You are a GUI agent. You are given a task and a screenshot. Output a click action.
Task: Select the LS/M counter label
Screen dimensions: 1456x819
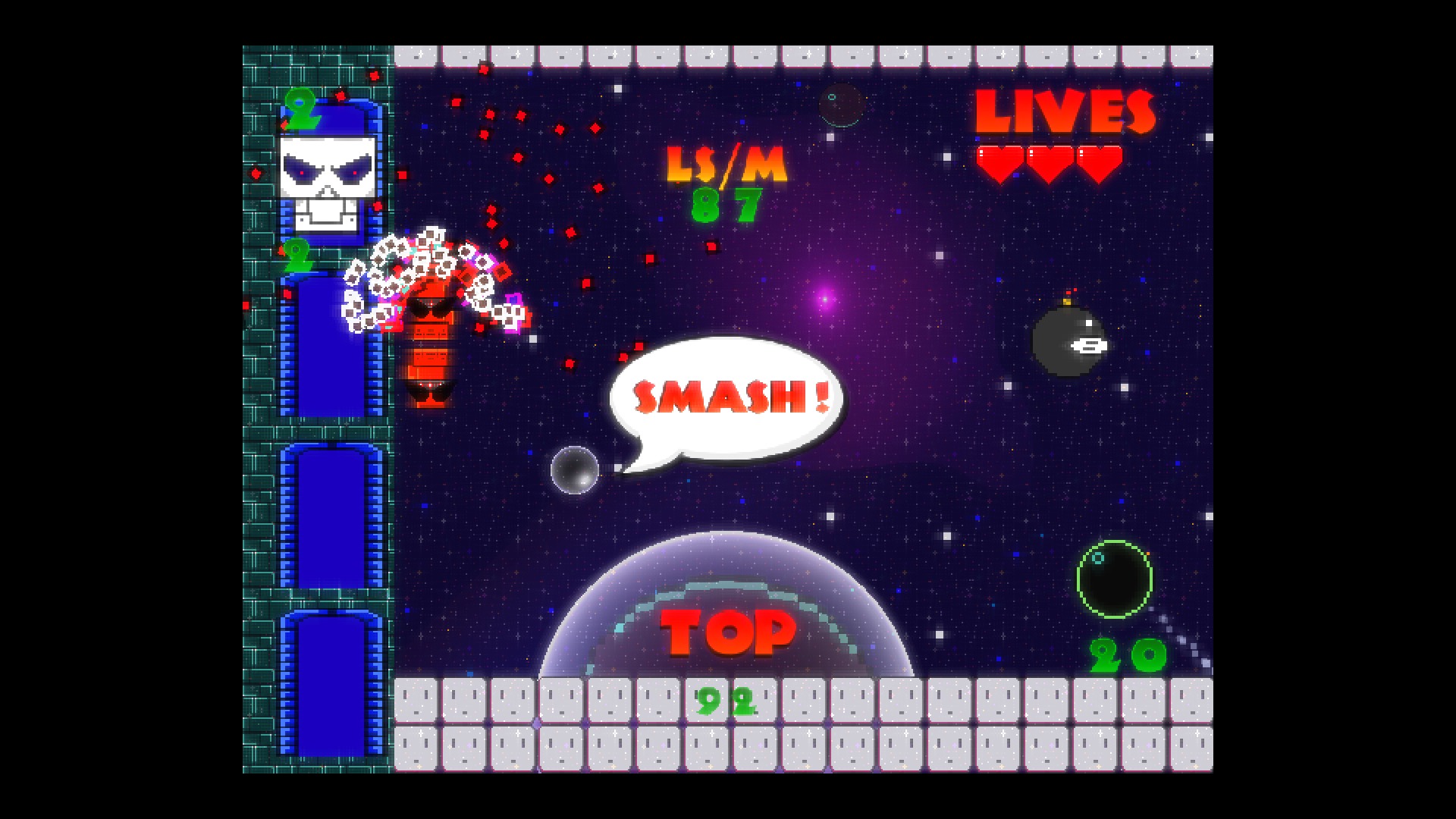[x=724, y=163]
